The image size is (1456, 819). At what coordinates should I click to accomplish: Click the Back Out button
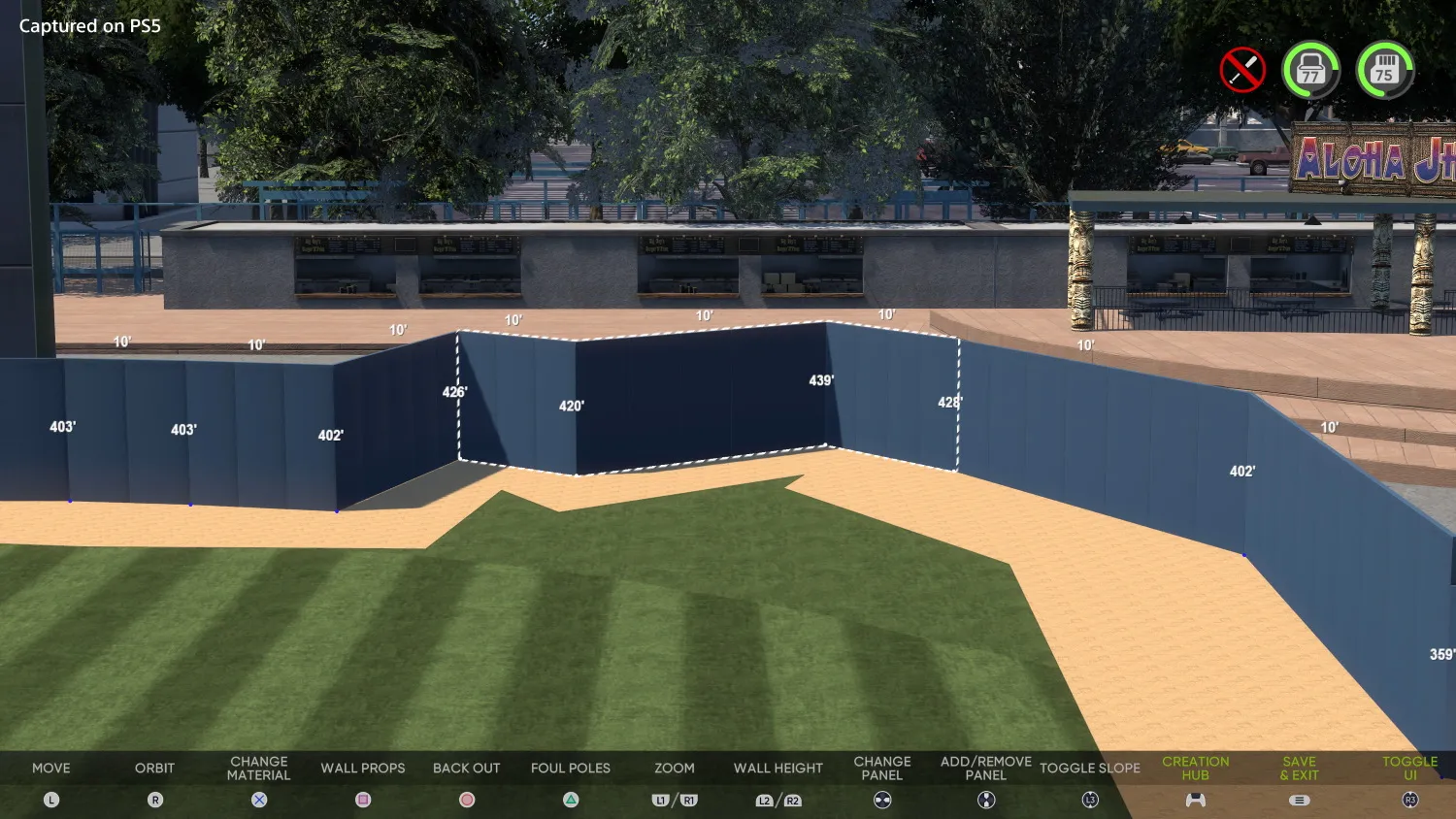click(467, 768)
